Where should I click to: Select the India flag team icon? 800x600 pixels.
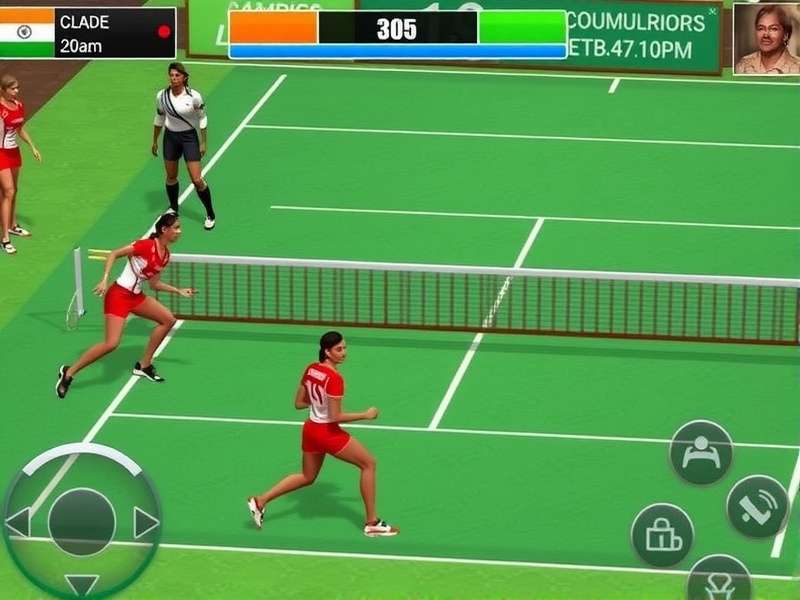click(x=26, y=32)
